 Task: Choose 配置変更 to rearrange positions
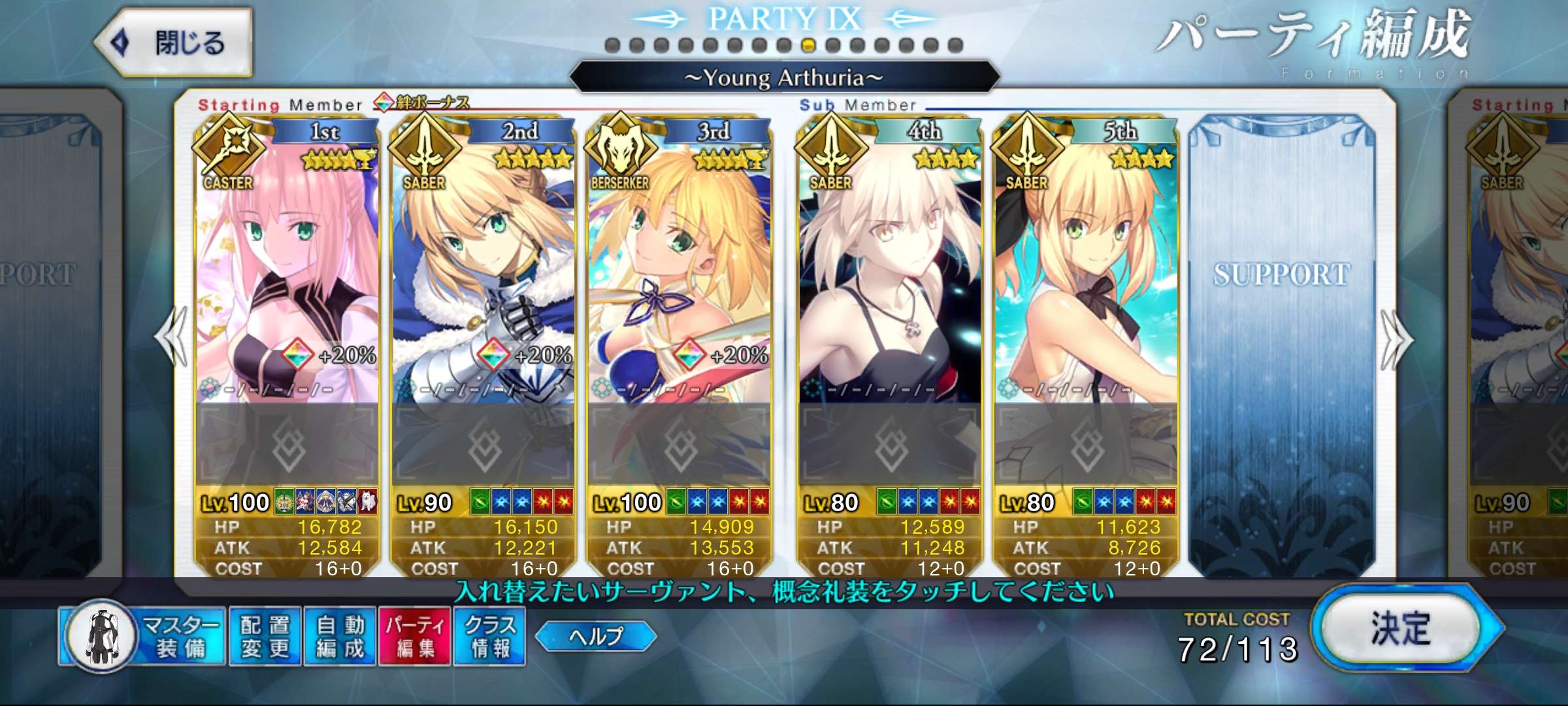point(265,636)
